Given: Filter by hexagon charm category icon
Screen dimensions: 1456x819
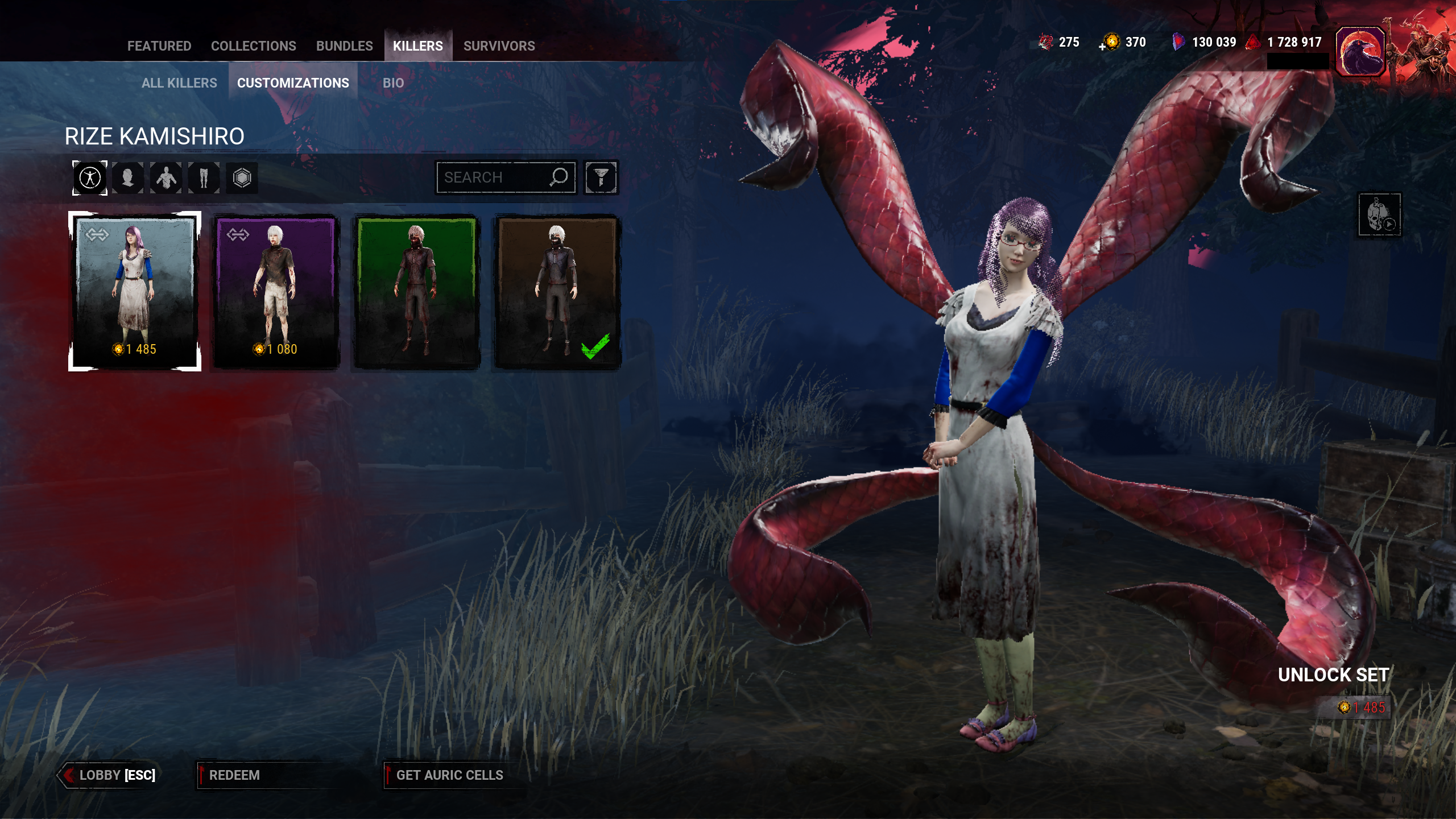Looking at the screenshot, I should 242,178.
